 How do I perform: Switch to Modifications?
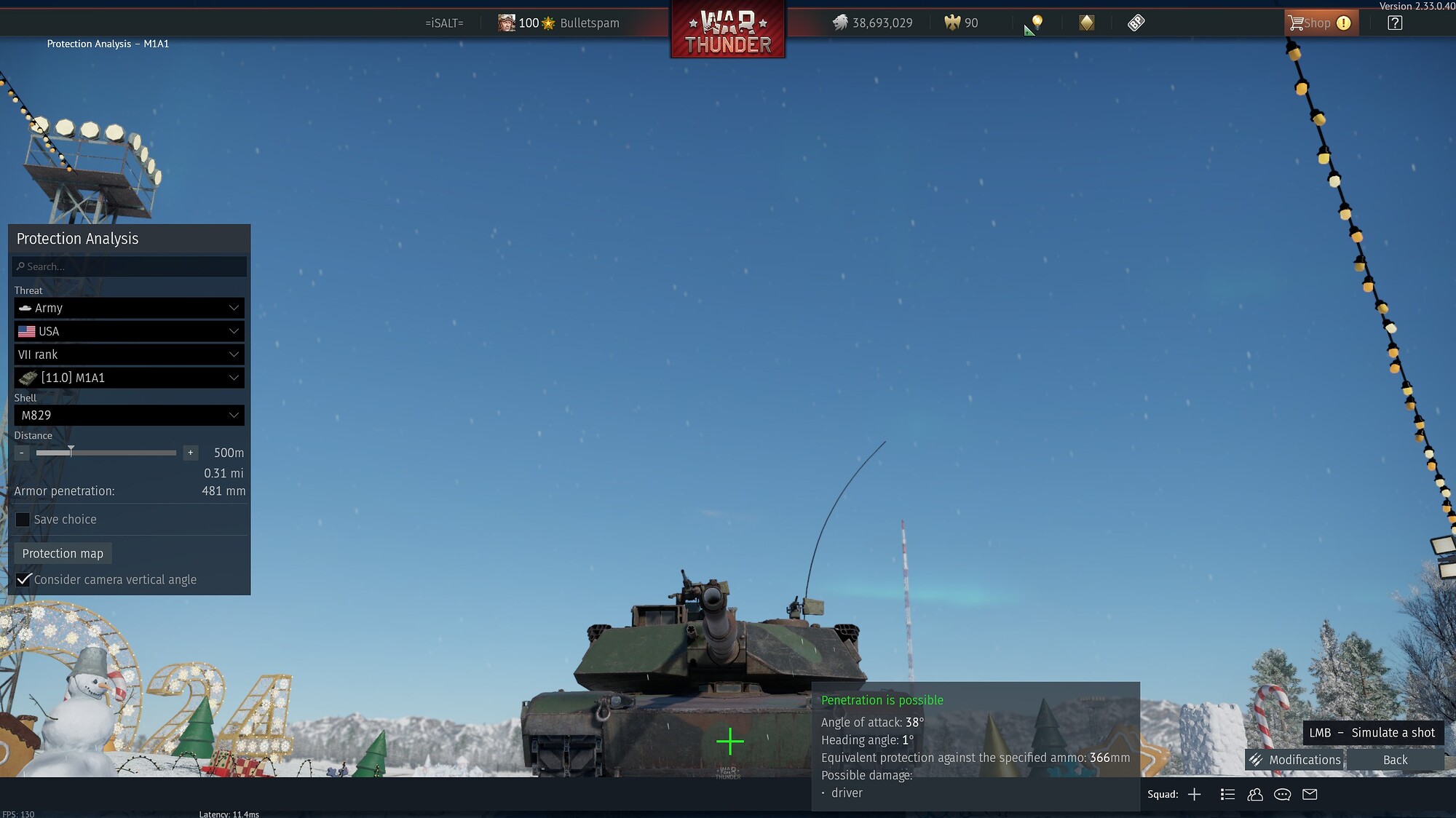tap(1303, 759)
